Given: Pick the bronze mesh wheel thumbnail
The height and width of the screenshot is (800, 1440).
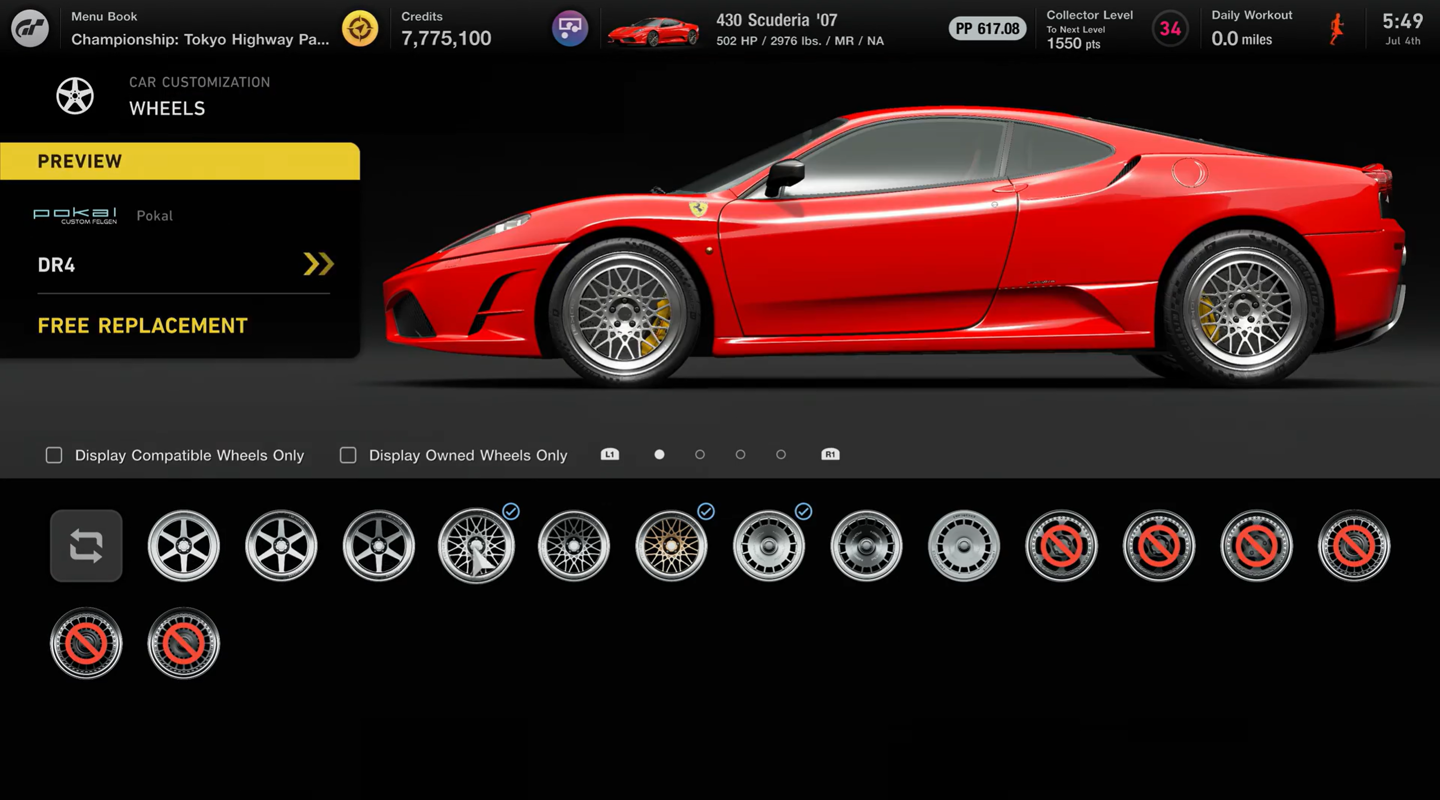Looking at the screenshot, I should click(671, 546).
